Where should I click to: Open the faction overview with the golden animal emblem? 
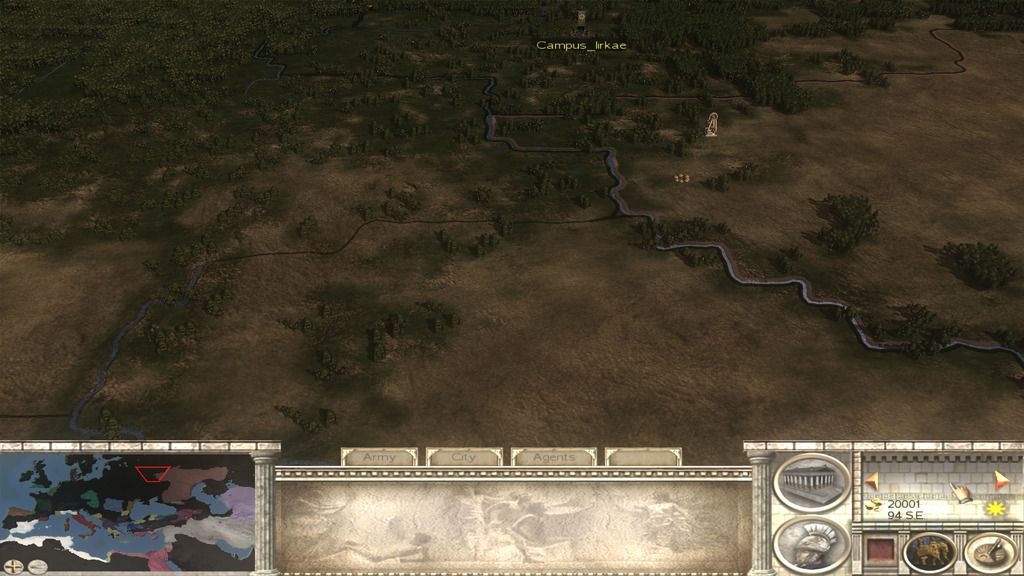click(x=929, y=551)
